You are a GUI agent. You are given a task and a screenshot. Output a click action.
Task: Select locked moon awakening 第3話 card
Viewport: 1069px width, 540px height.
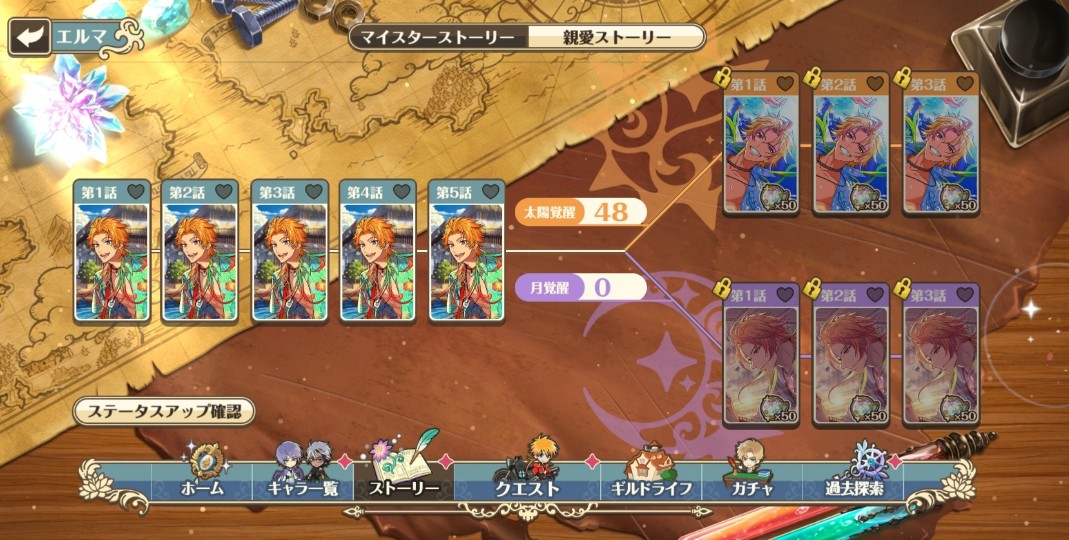(941, 355)
